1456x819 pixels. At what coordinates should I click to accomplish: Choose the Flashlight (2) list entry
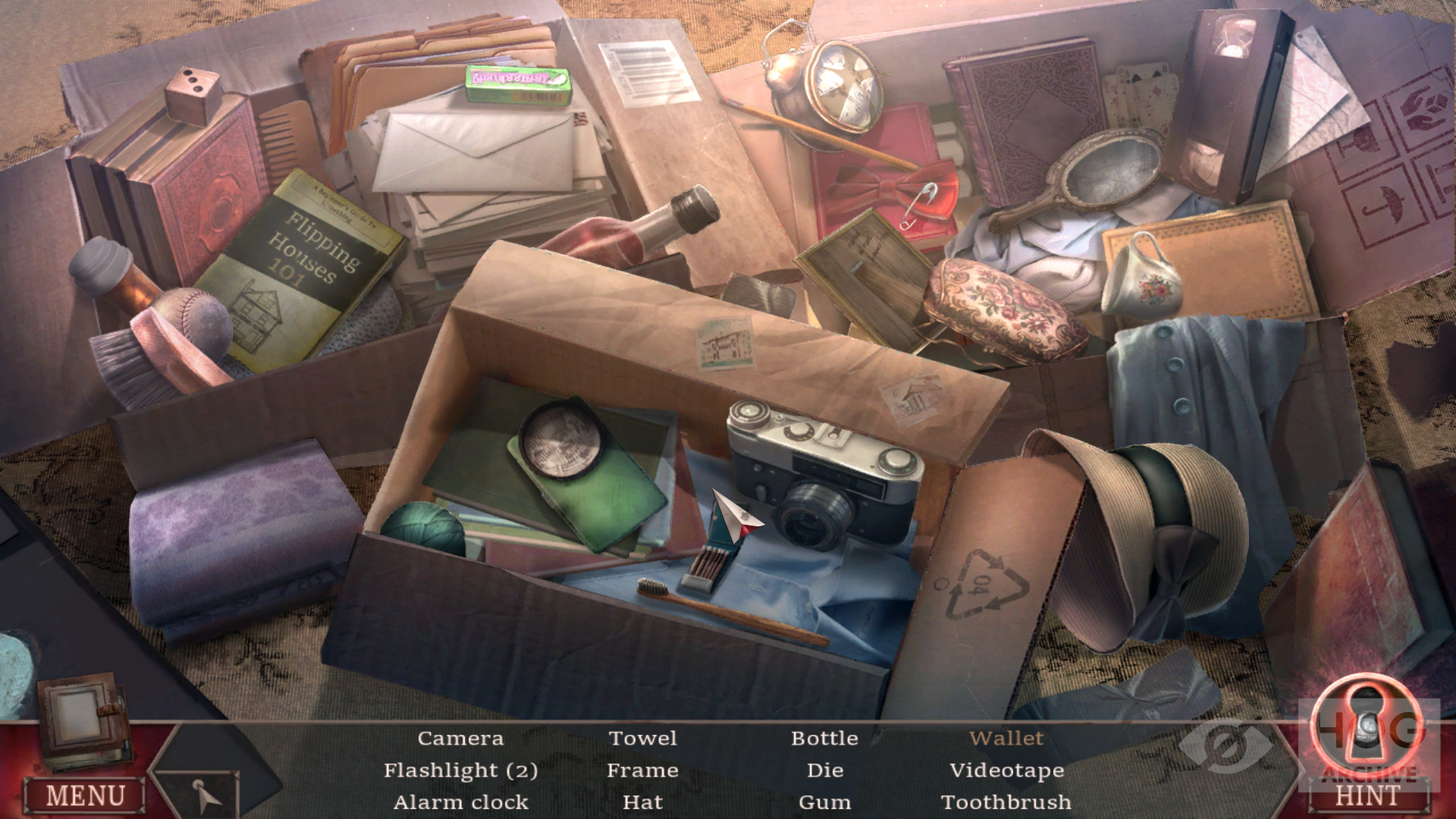460,770
